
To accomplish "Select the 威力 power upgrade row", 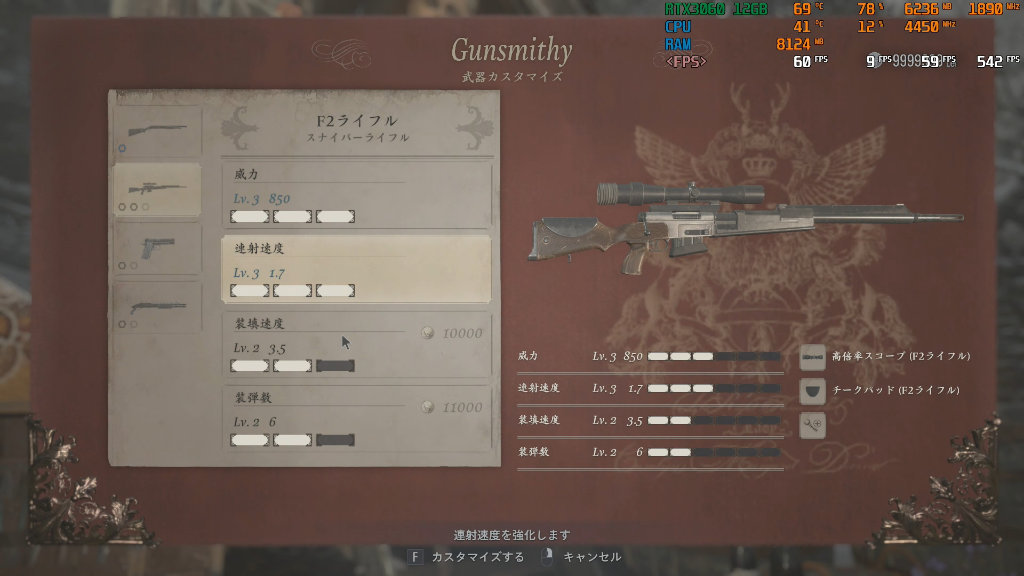I will (356, 196).
